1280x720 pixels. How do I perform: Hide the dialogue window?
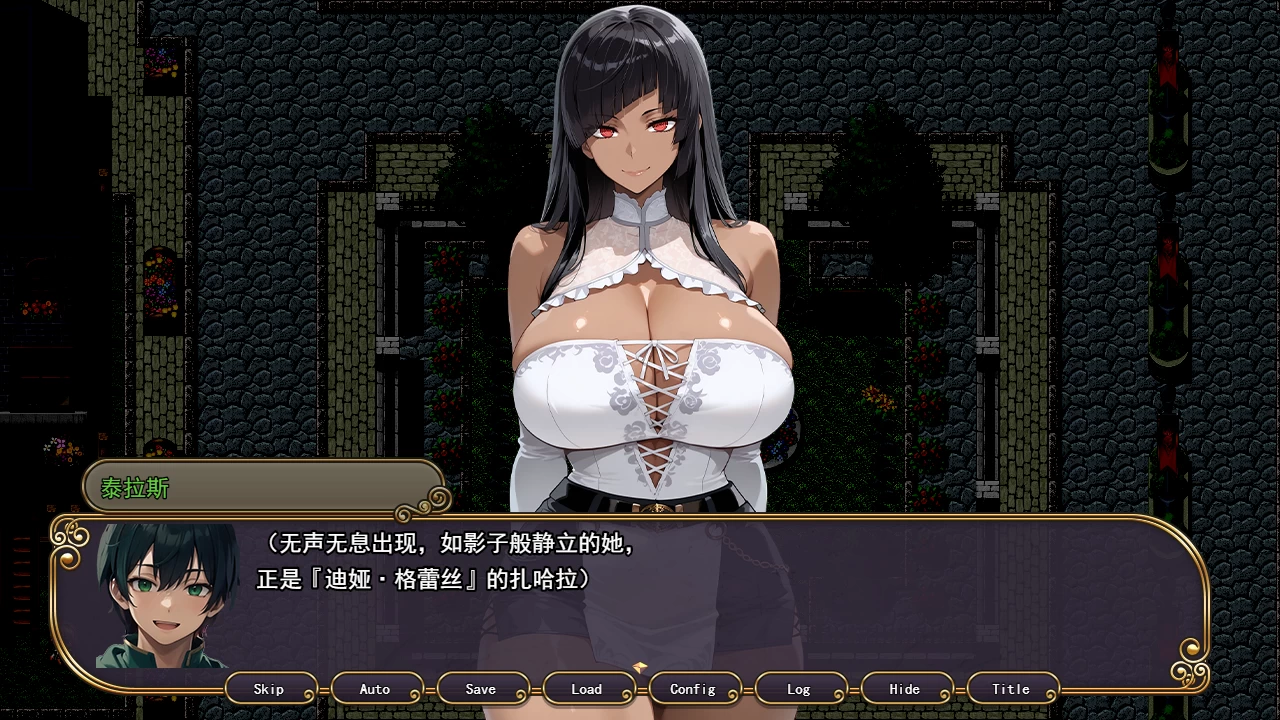pyautogui.click(x=905, y=689)
